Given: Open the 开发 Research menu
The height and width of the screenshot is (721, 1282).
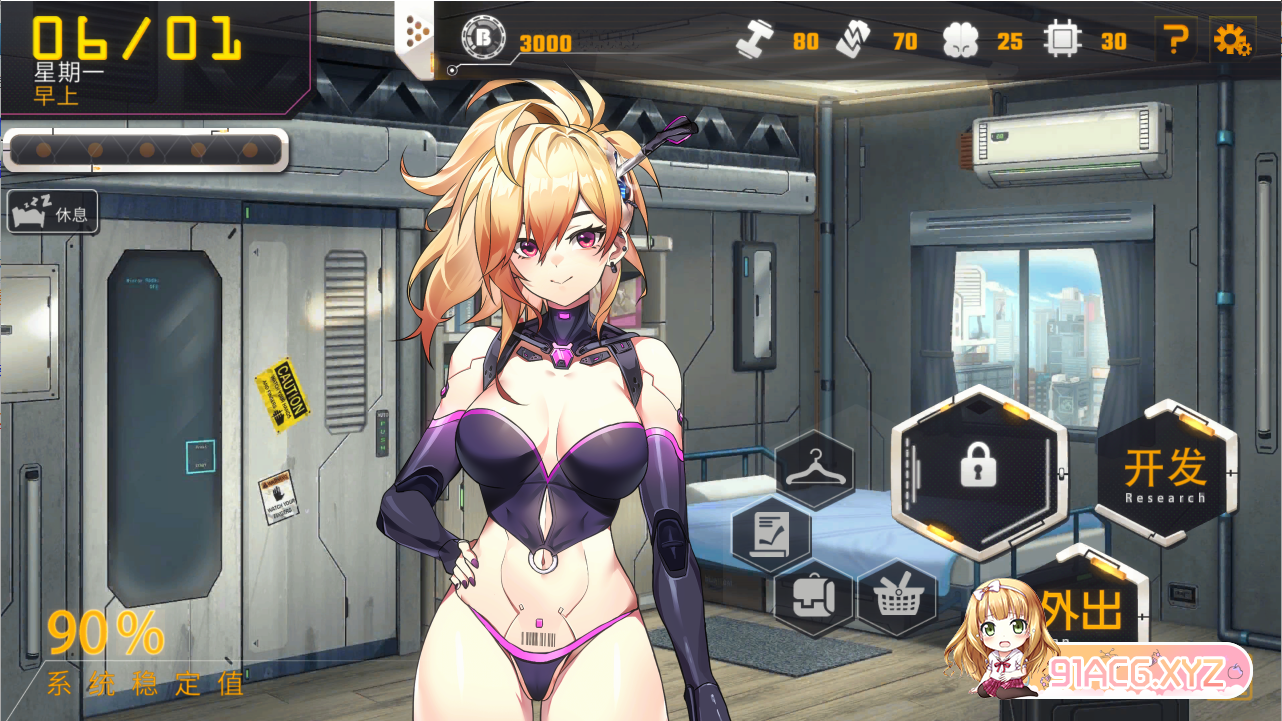Looking at the screenshot, I should (x=1165, y=473).
